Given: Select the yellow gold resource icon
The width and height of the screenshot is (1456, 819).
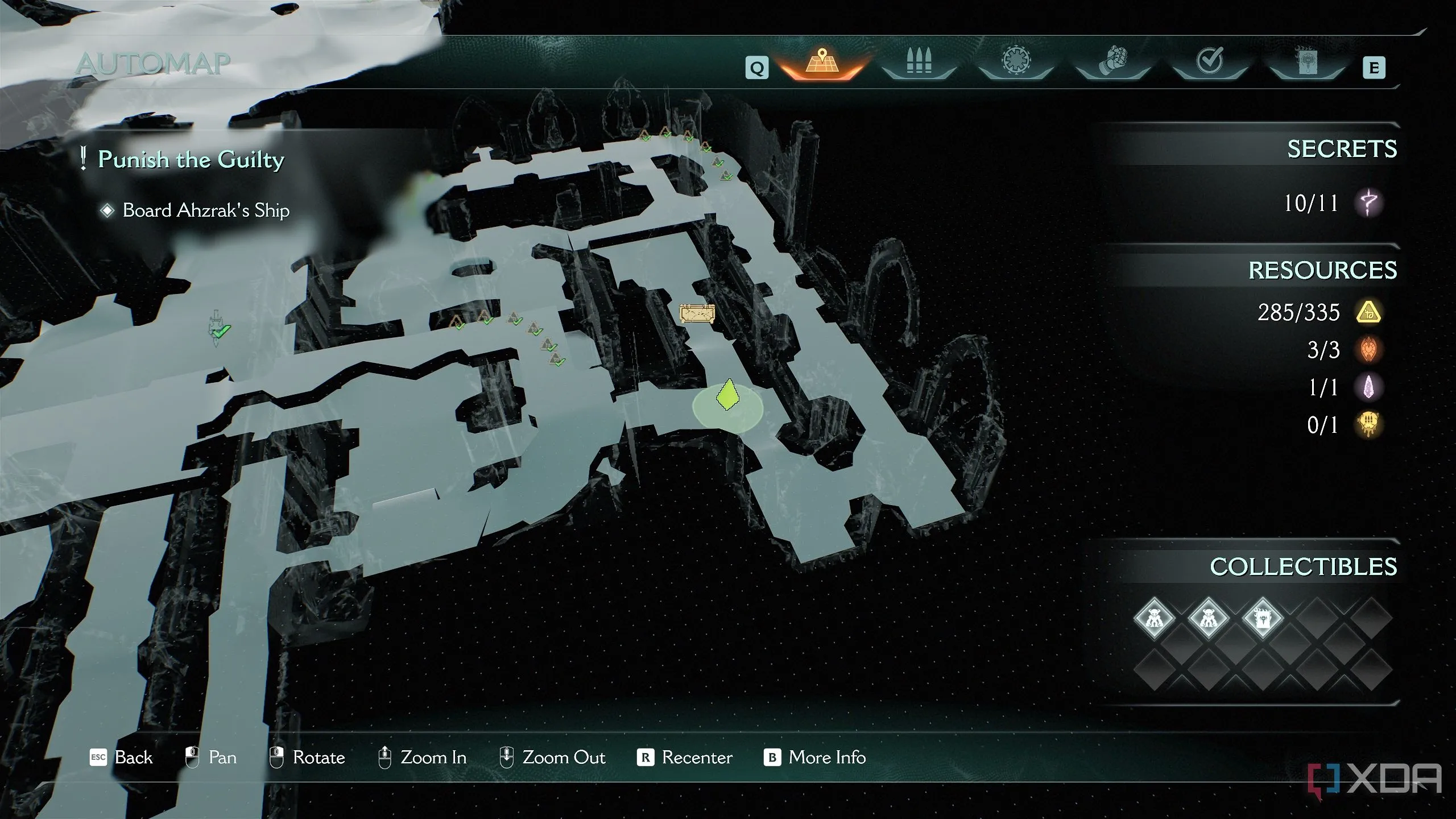Looking at the screenshot, I should tap(1369, 312).
